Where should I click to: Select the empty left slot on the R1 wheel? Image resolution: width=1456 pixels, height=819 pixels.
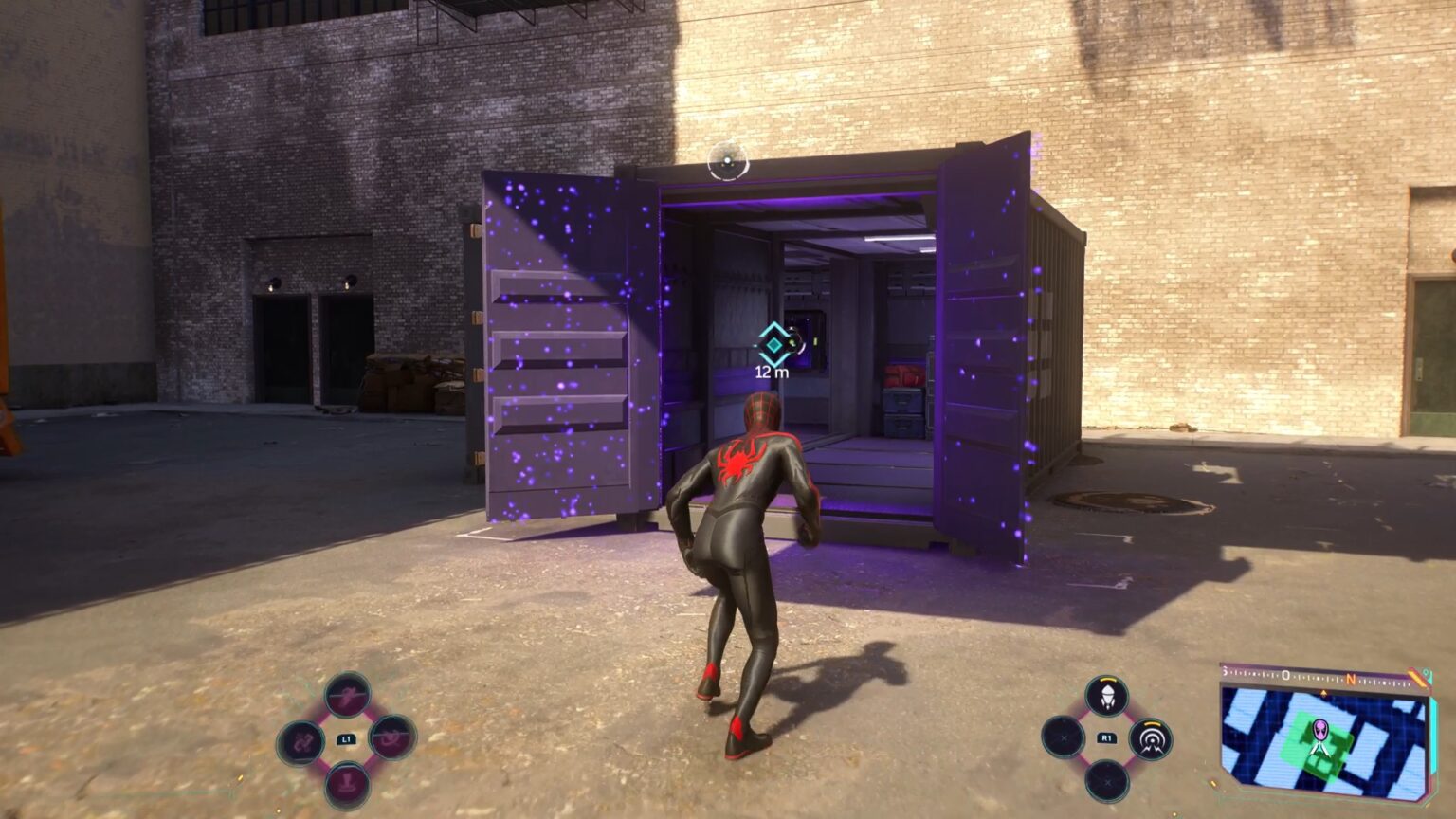(x=1064, y=737)
